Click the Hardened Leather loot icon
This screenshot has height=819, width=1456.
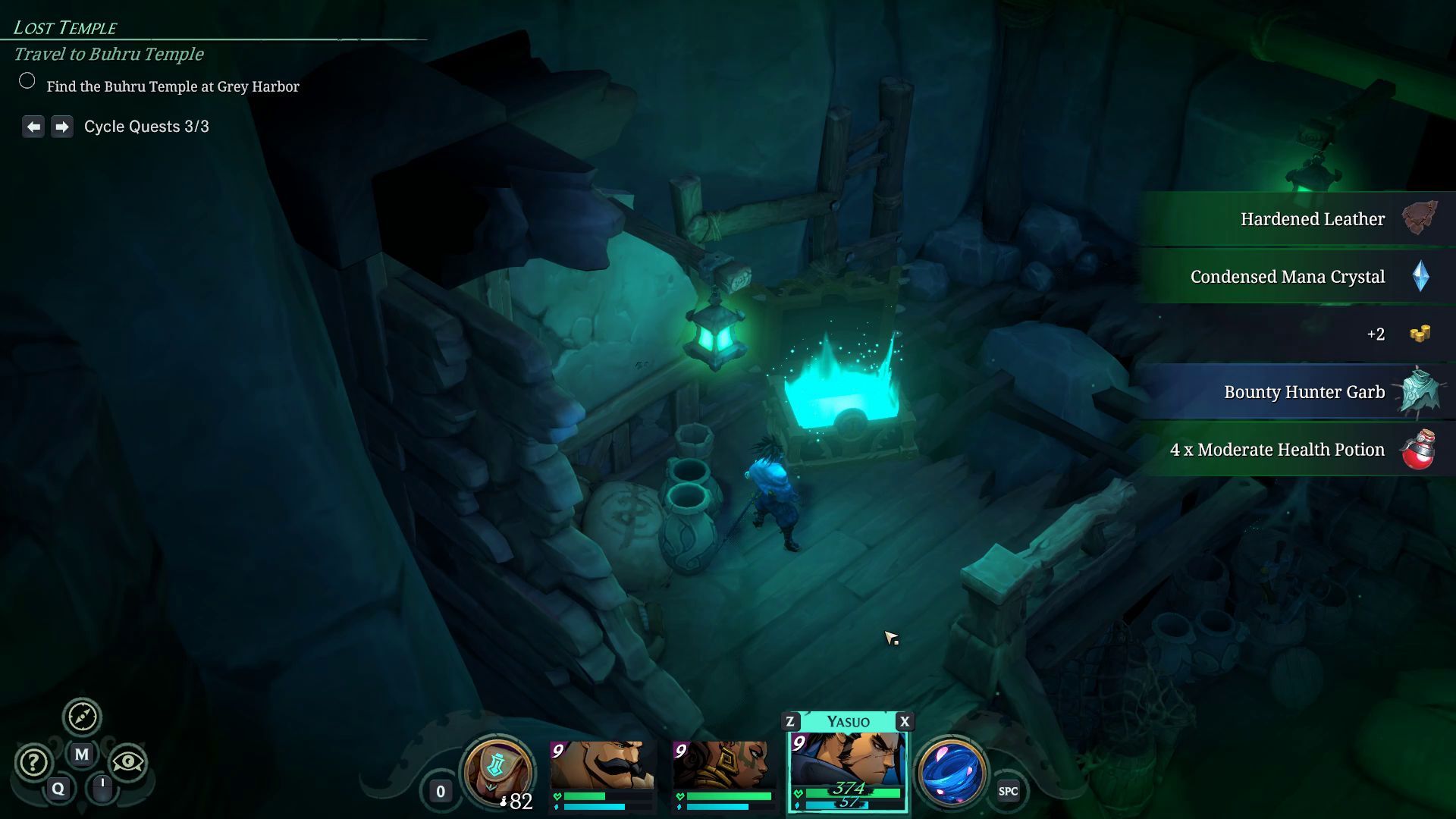(x=1419, y=218)
